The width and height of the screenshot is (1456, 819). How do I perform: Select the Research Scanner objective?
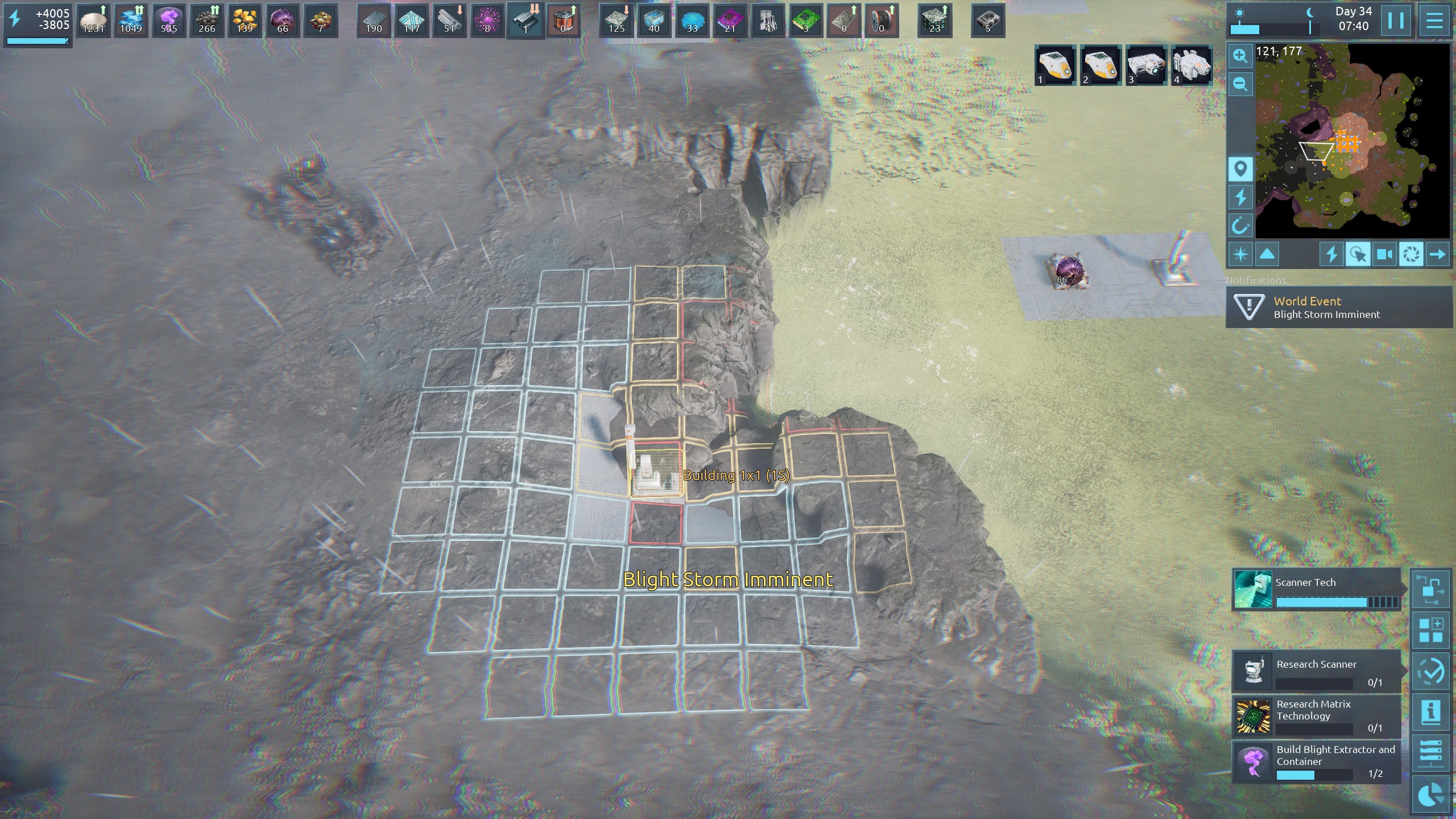[1316, 672]
